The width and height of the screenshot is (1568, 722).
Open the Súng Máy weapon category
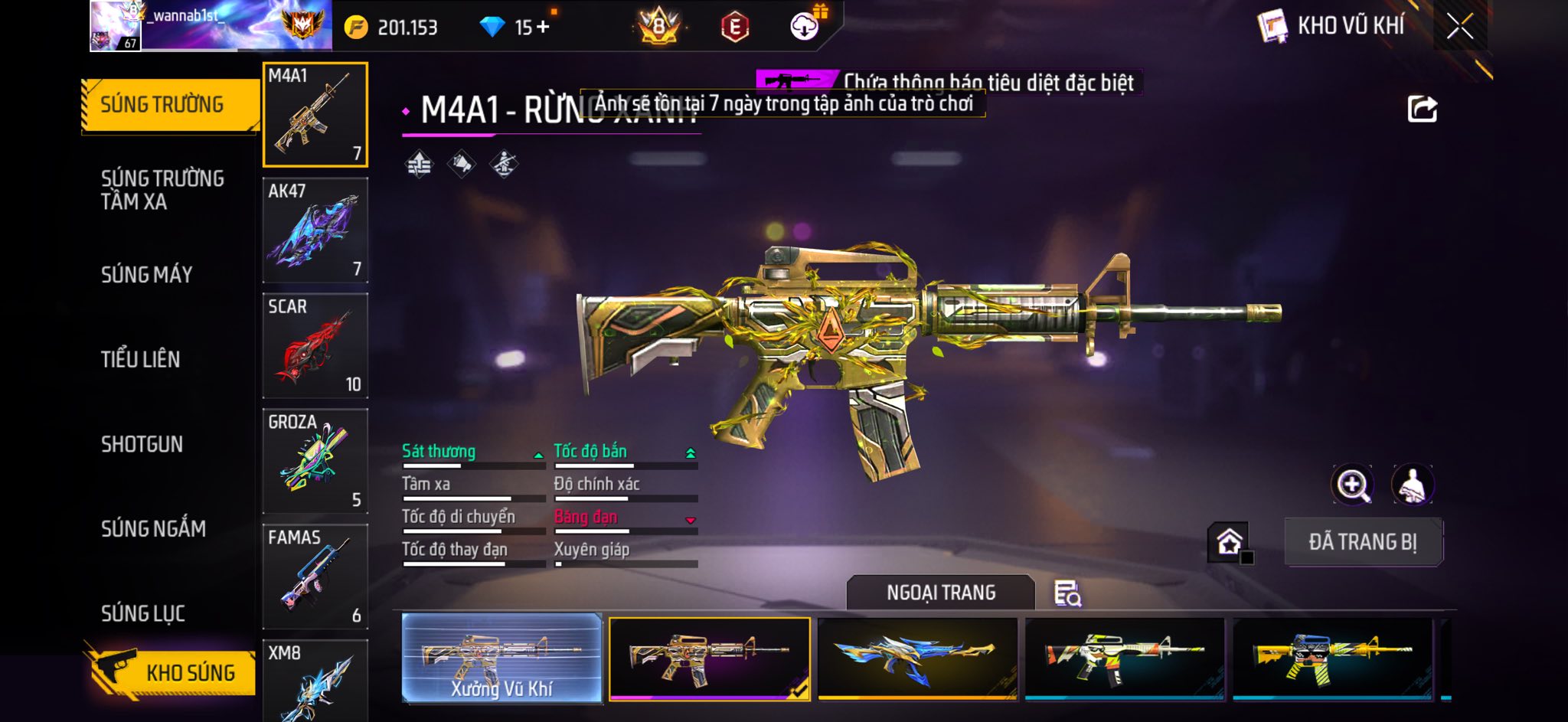coord(147,275)
